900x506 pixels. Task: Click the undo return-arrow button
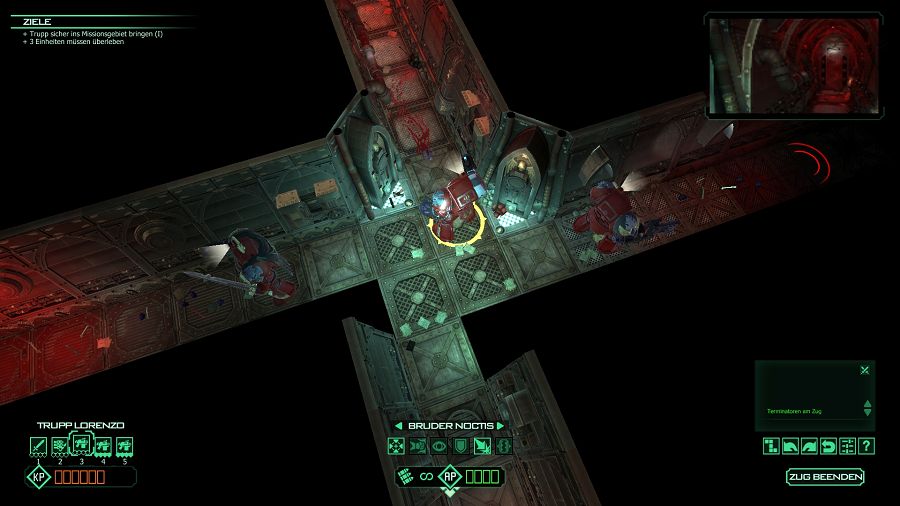point(828,446)
